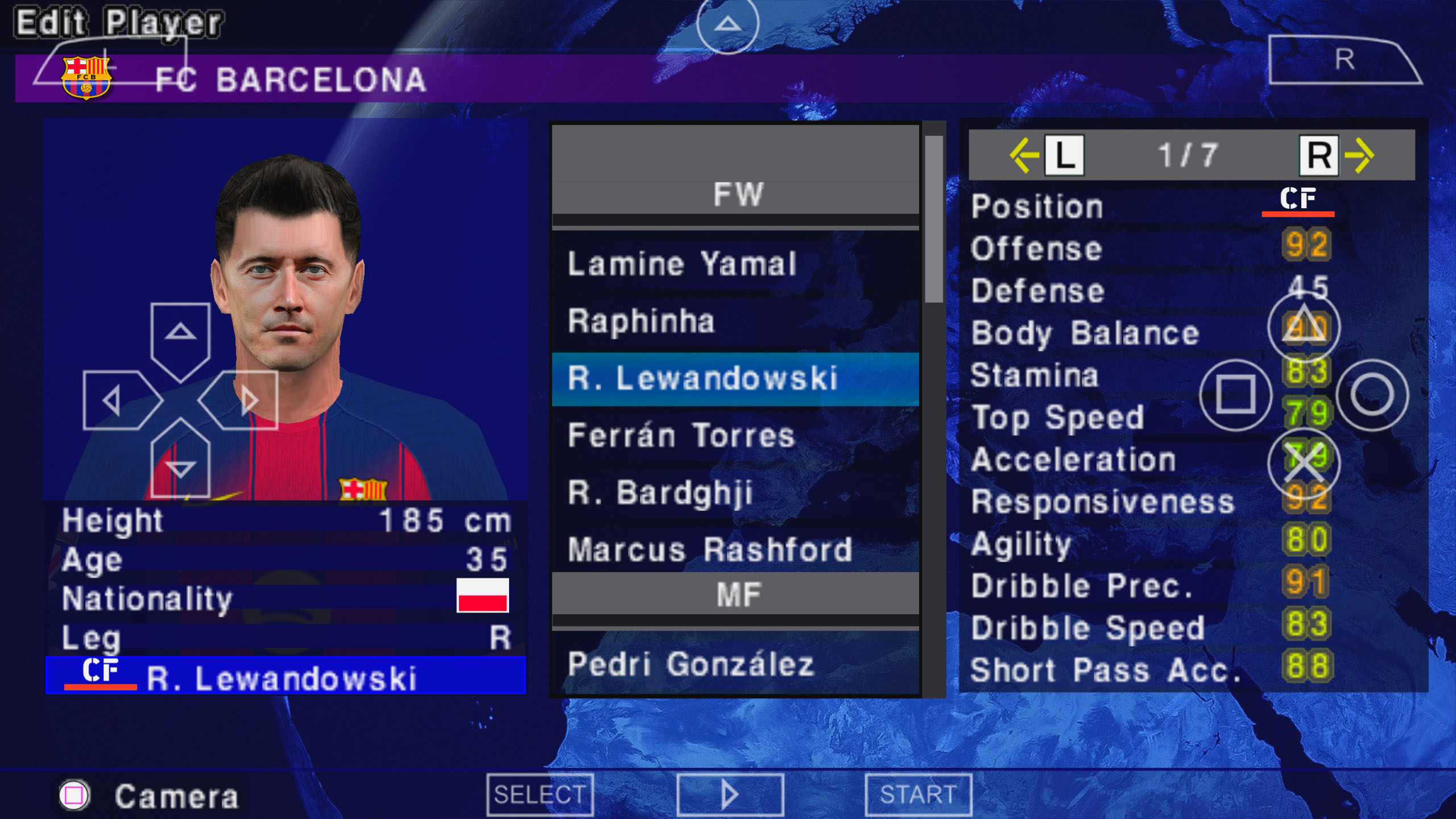The image size is (1456, 819).
Task: Select R. Bardghji from the list
Action: [x=735, y=493]
